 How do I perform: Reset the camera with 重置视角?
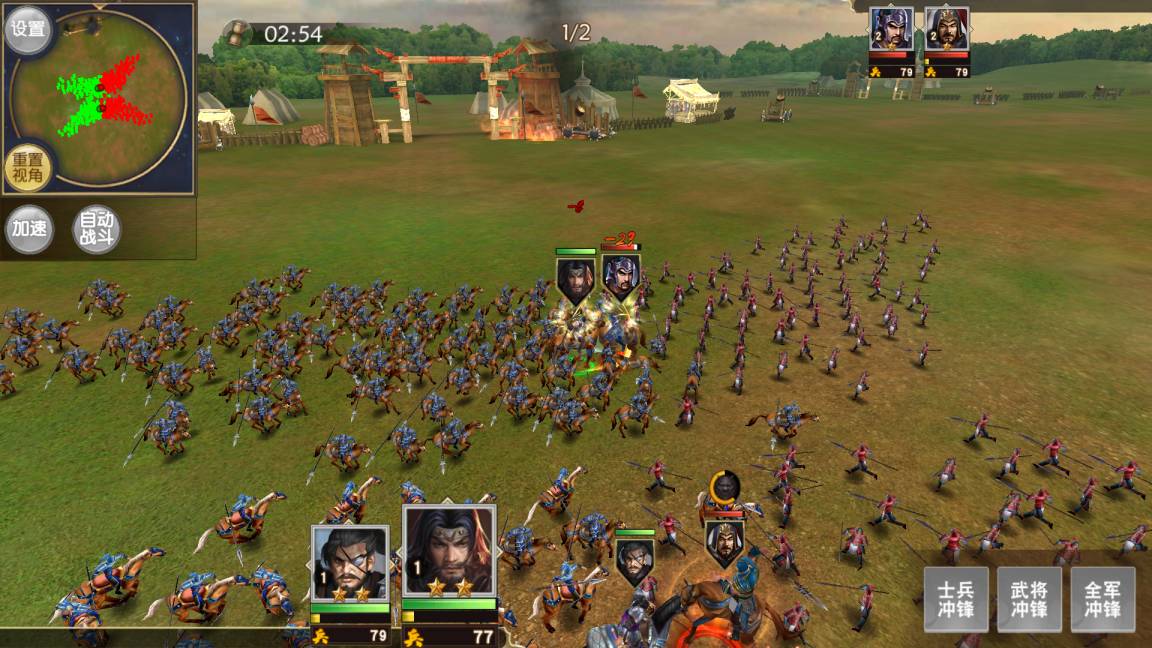pyautogui.click(x=28, y=168)
